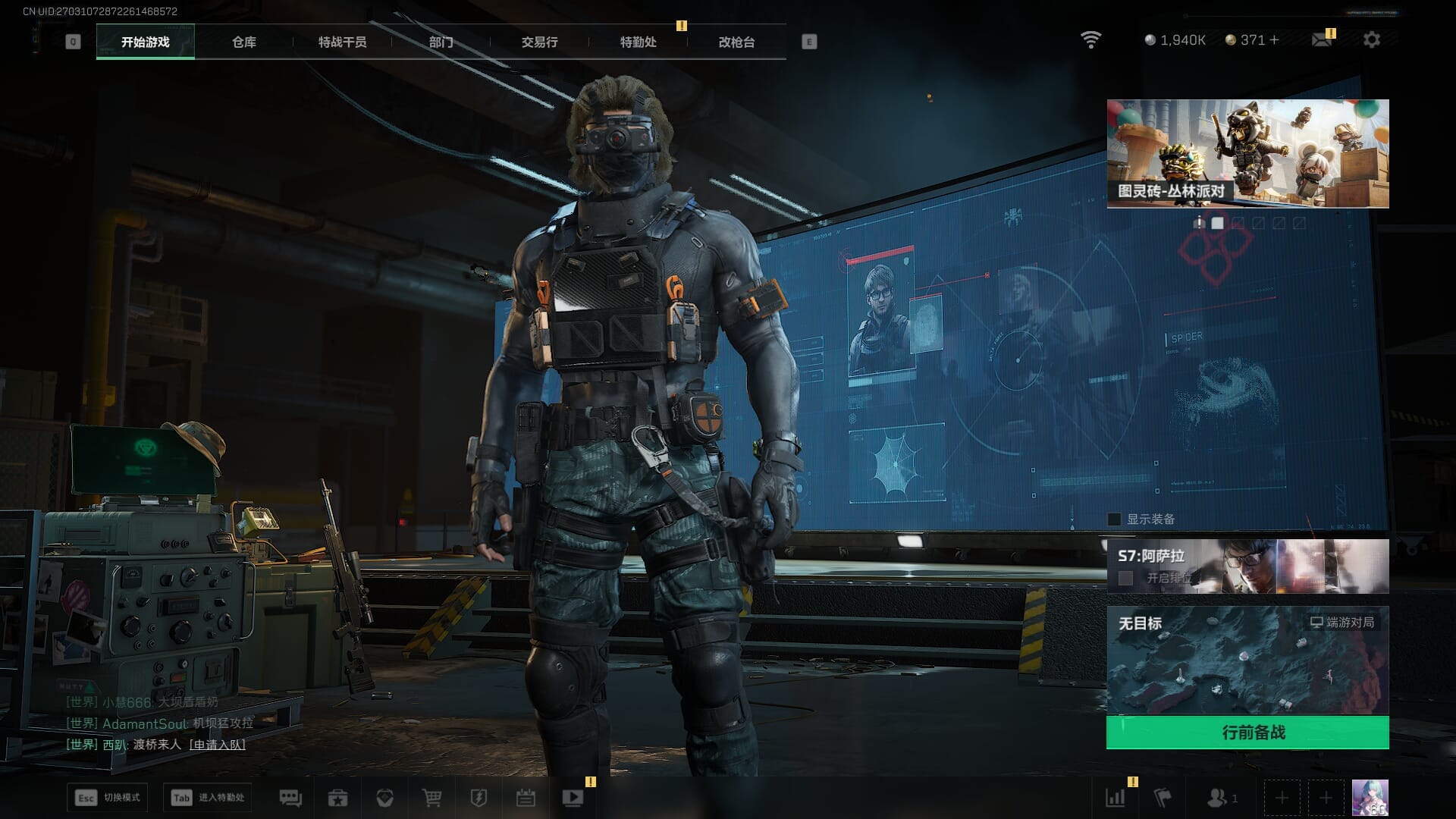Open the bar chart stats icon
This screenshot has height=819, width=1456.
[x=1116, y=798]
